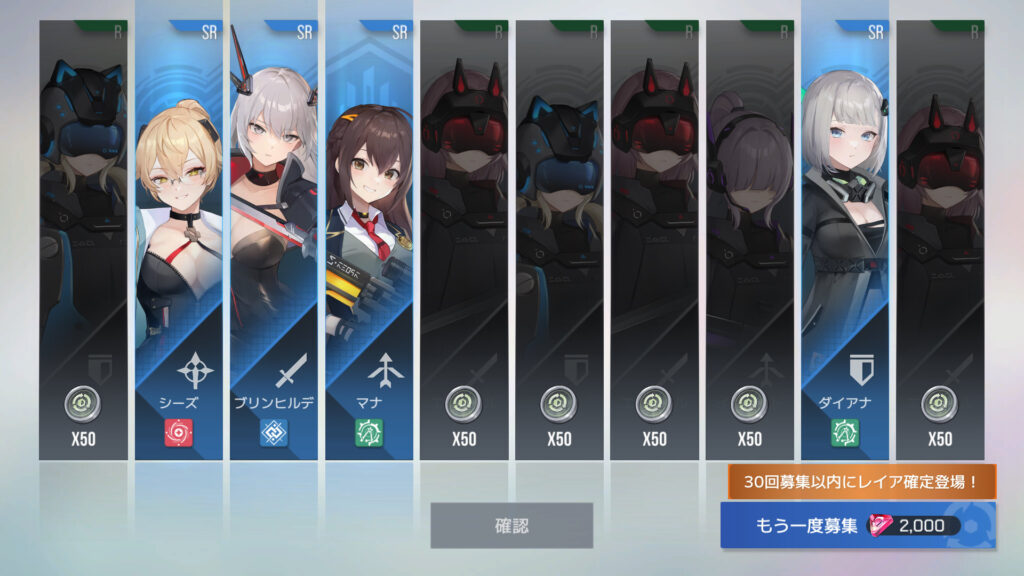Select the シーズ SR character card
Screen dimensions: 1024x576
pyautogui.click(x=178, y=240)
